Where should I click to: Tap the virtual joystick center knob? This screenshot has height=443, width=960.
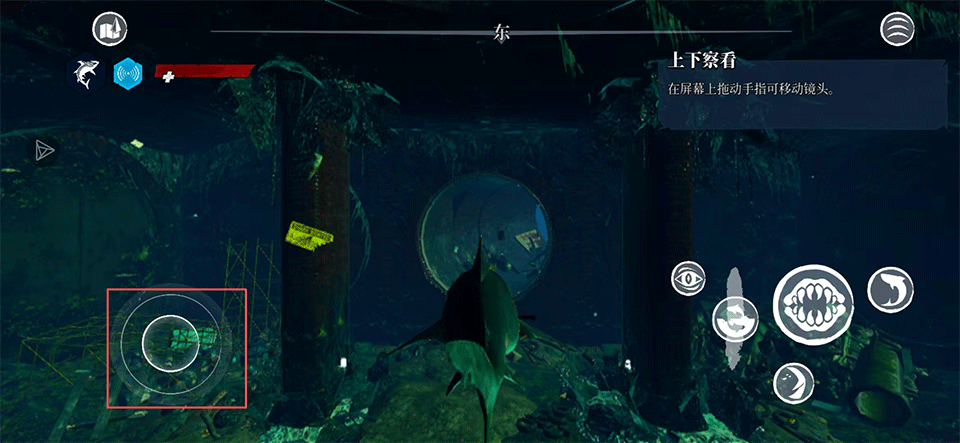169,340
